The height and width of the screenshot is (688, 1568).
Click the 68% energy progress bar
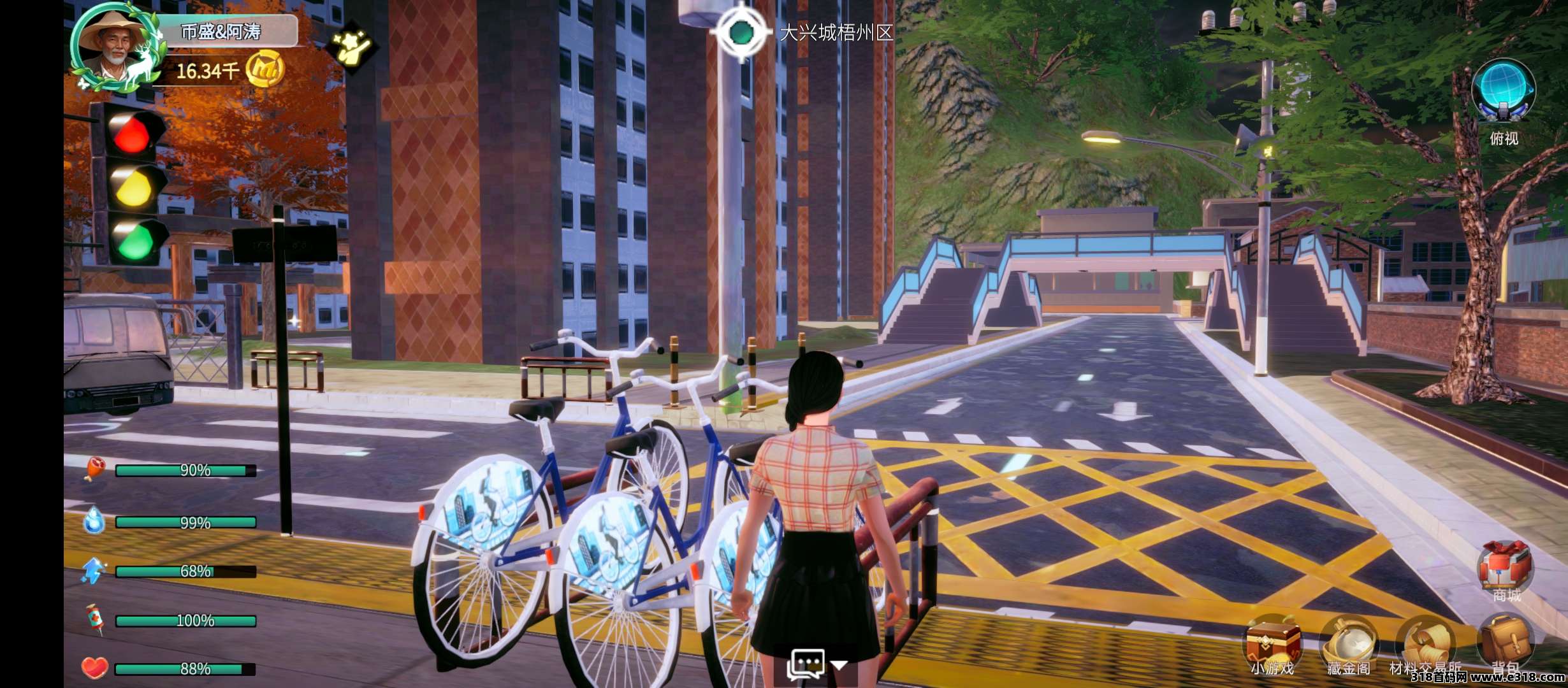[185, 571]
